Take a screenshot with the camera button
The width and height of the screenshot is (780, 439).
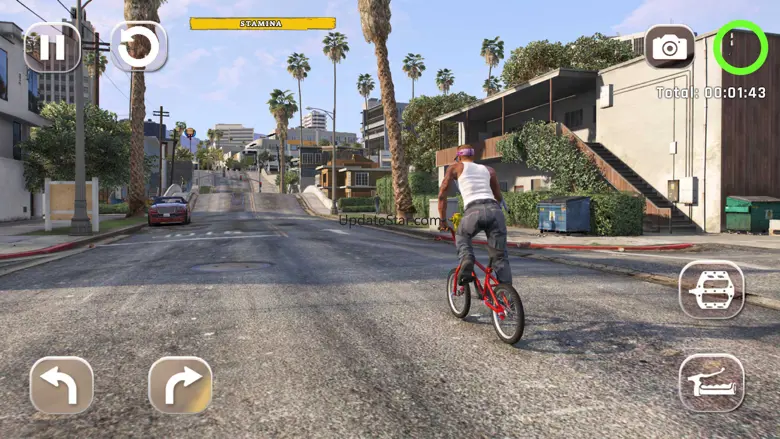click(669, 46)
